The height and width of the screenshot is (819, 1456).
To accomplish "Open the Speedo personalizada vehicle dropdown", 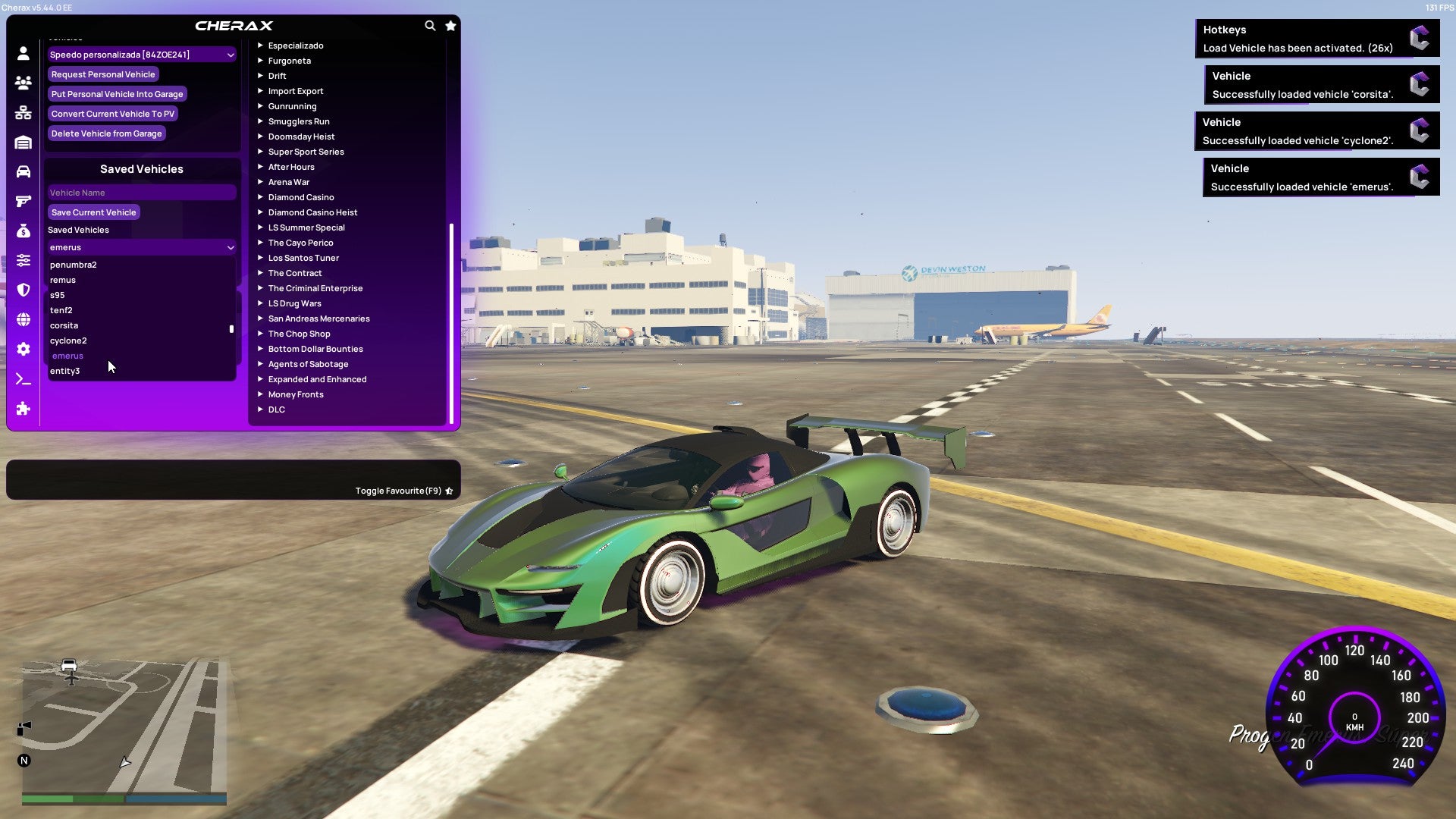I will [x=141, y=54].
